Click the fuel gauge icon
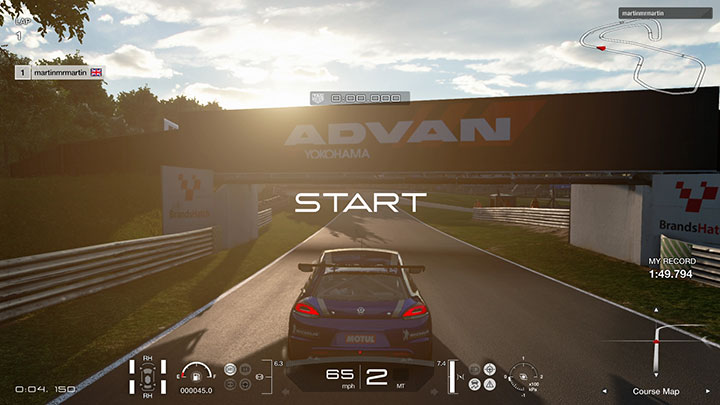This screenshot has width=720, height=405. click(x=193, y=372)
